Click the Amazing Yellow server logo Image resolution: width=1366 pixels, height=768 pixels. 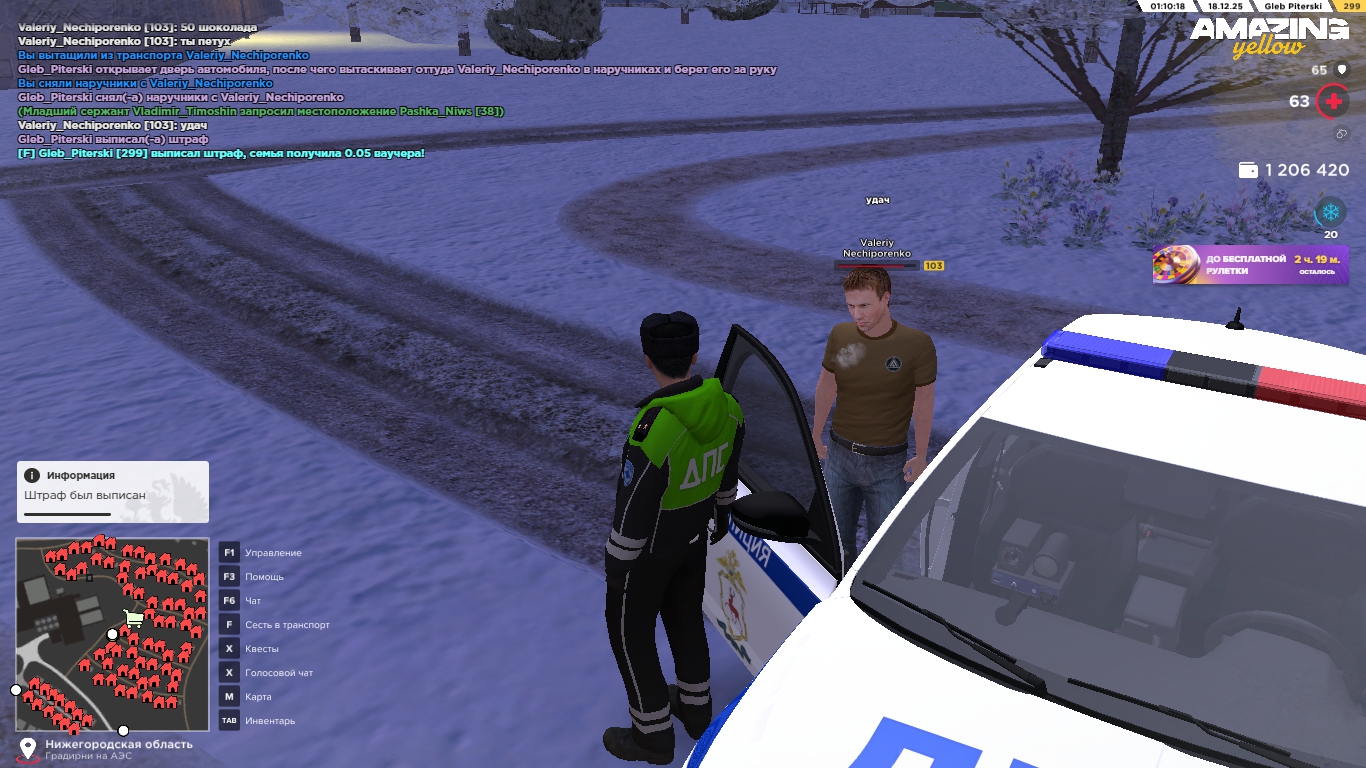tap(1268, 37)
